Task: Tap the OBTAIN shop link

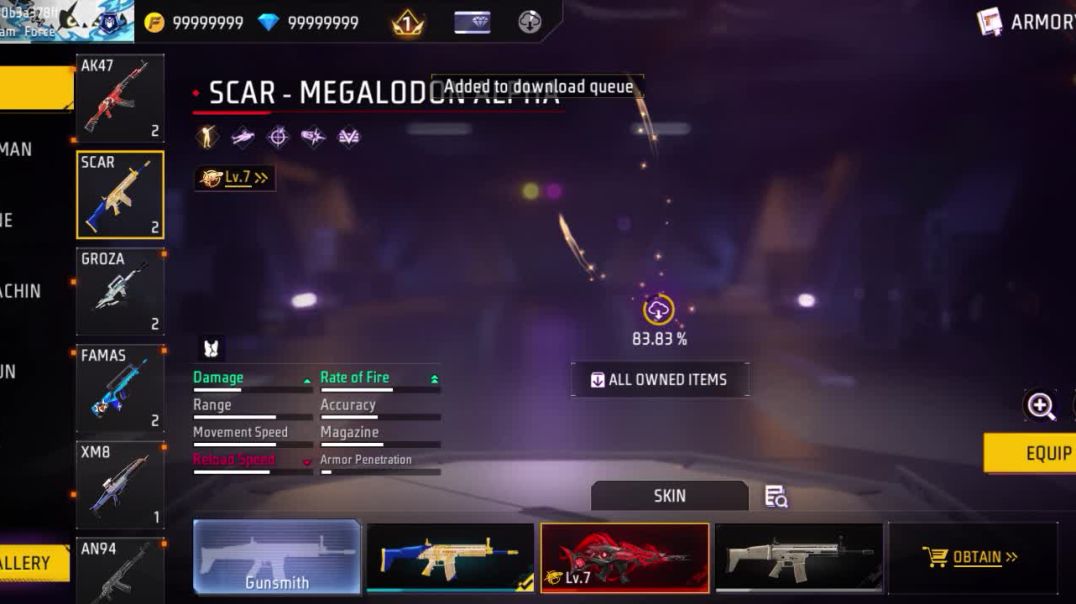Action: 971,557
